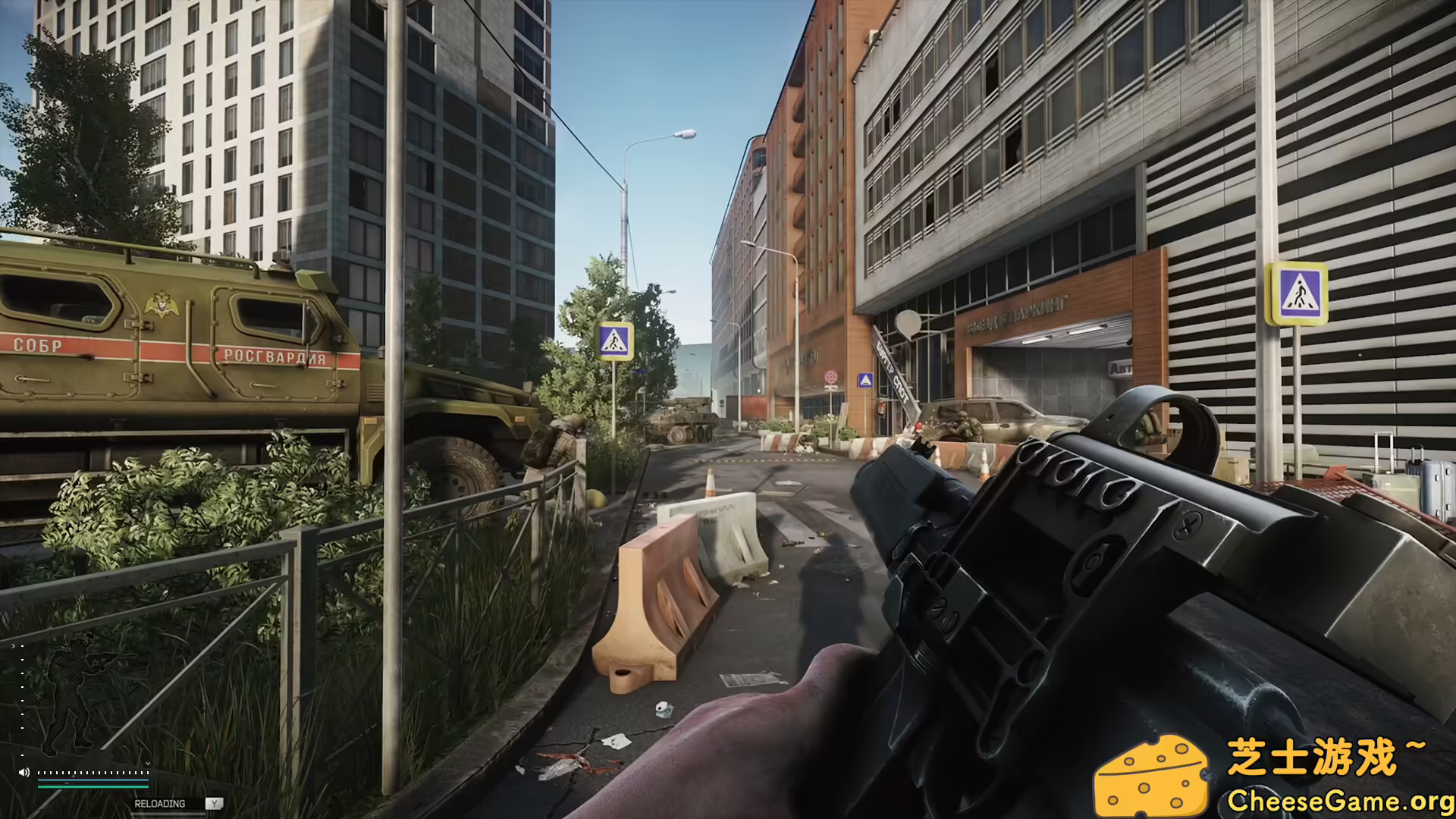Click the Y key prompt beside RELOADING
This screenshot has width=1456, height=819.
point(214,804)
